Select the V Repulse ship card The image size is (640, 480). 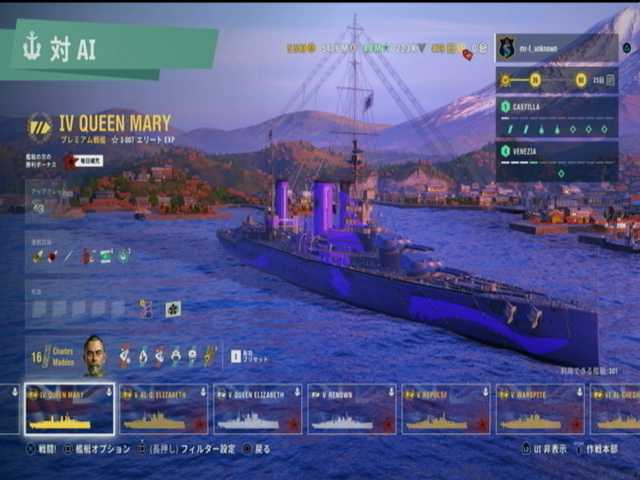tap(445, 409)
